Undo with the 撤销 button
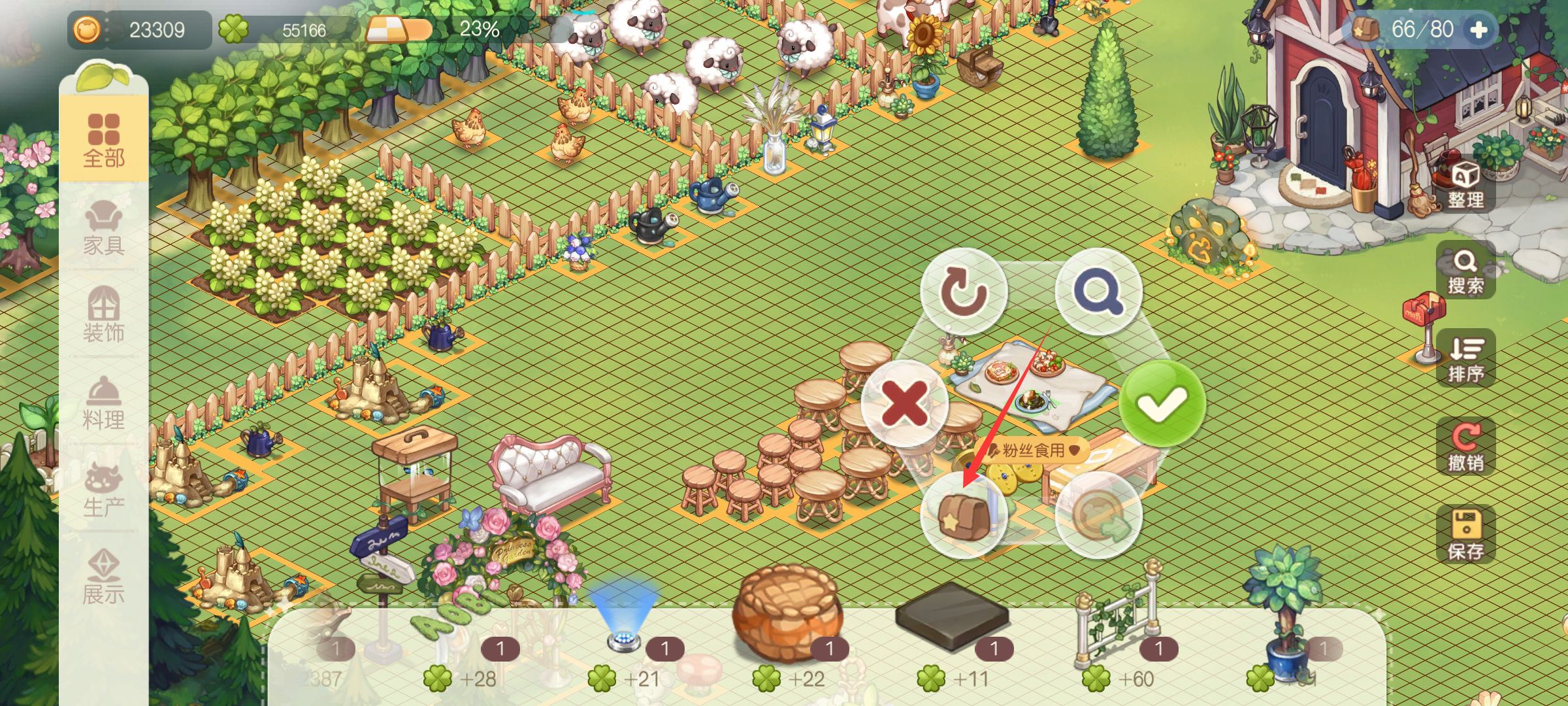 pos(1465,447)
